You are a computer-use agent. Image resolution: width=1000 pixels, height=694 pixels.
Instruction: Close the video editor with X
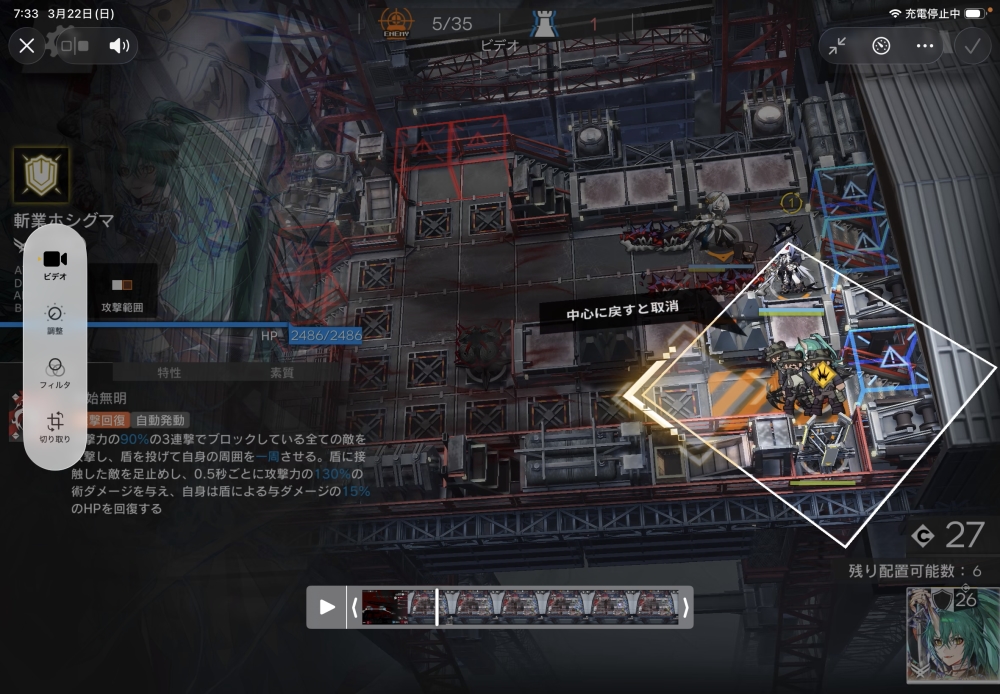tap(27, 45)
